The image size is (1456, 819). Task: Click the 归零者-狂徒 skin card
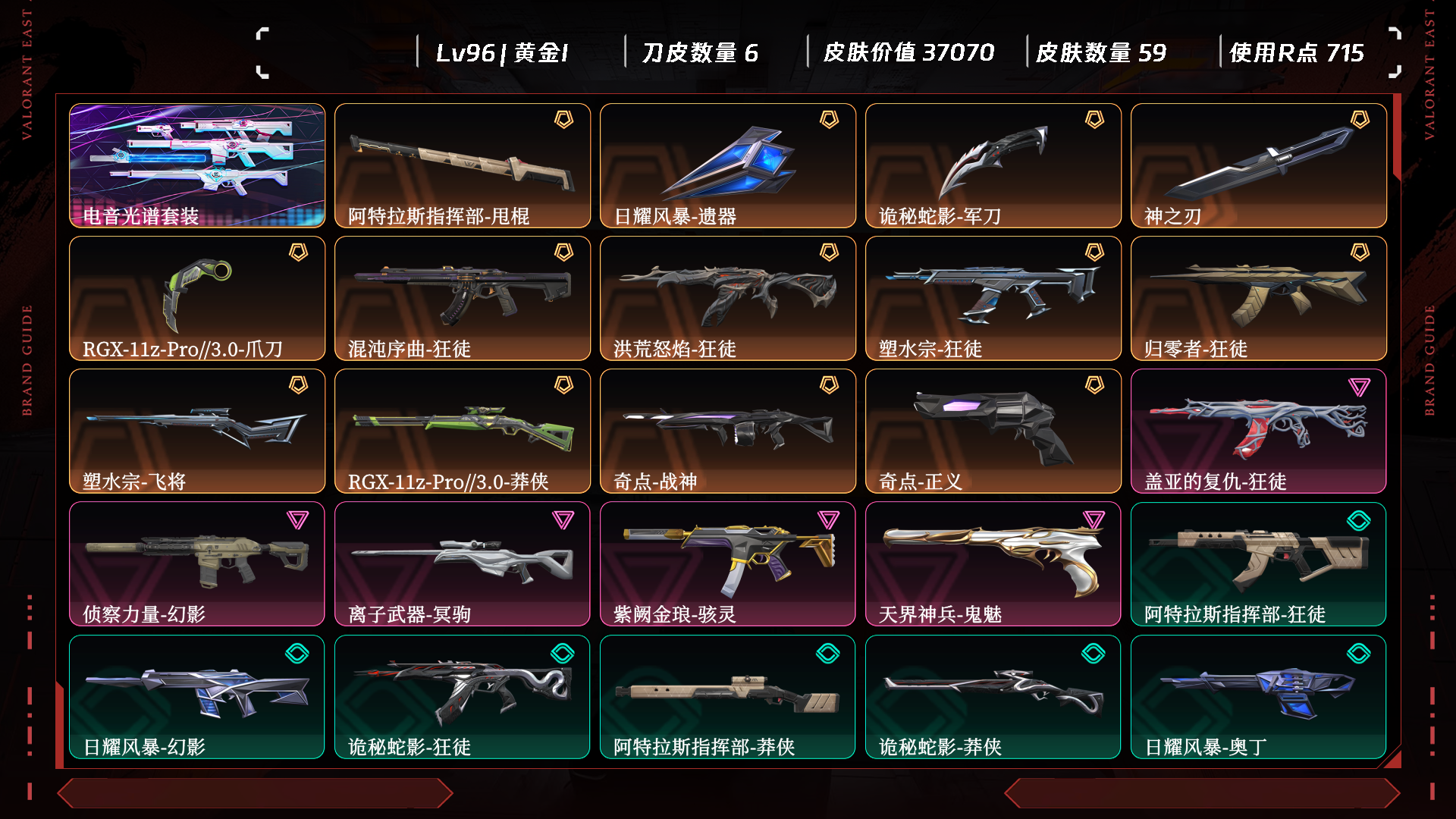click(1259, 298)
